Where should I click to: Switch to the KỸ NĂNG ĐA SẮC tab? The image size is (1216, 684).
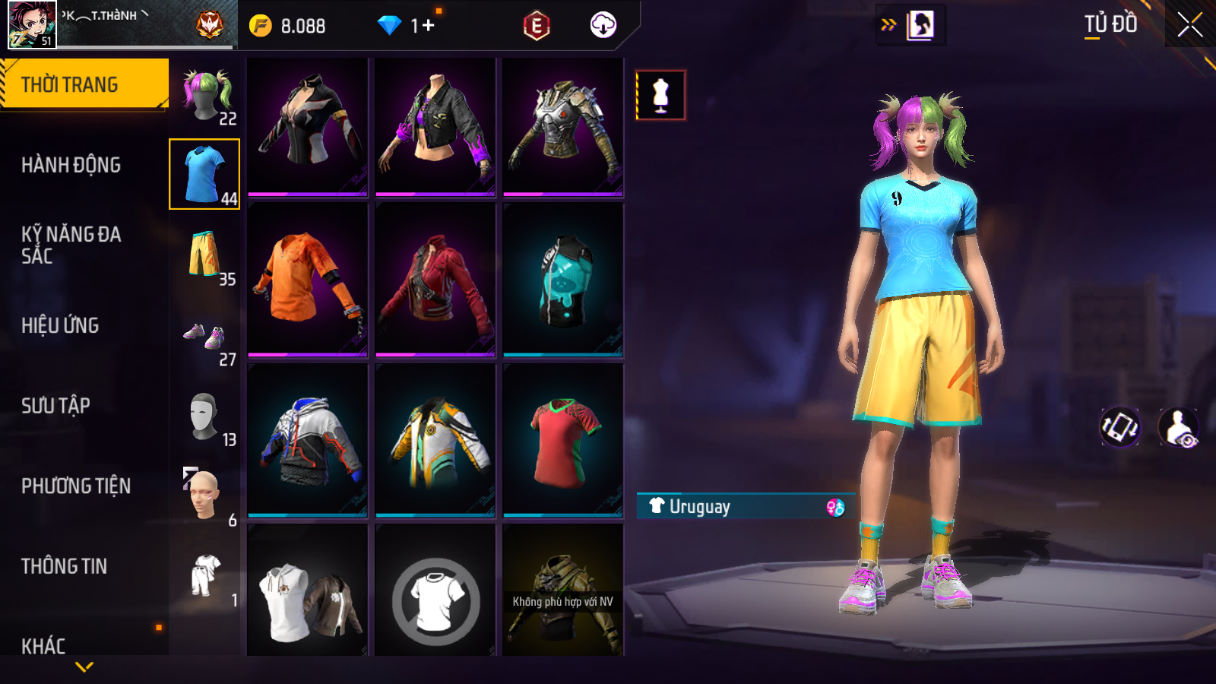coord(71,245)
